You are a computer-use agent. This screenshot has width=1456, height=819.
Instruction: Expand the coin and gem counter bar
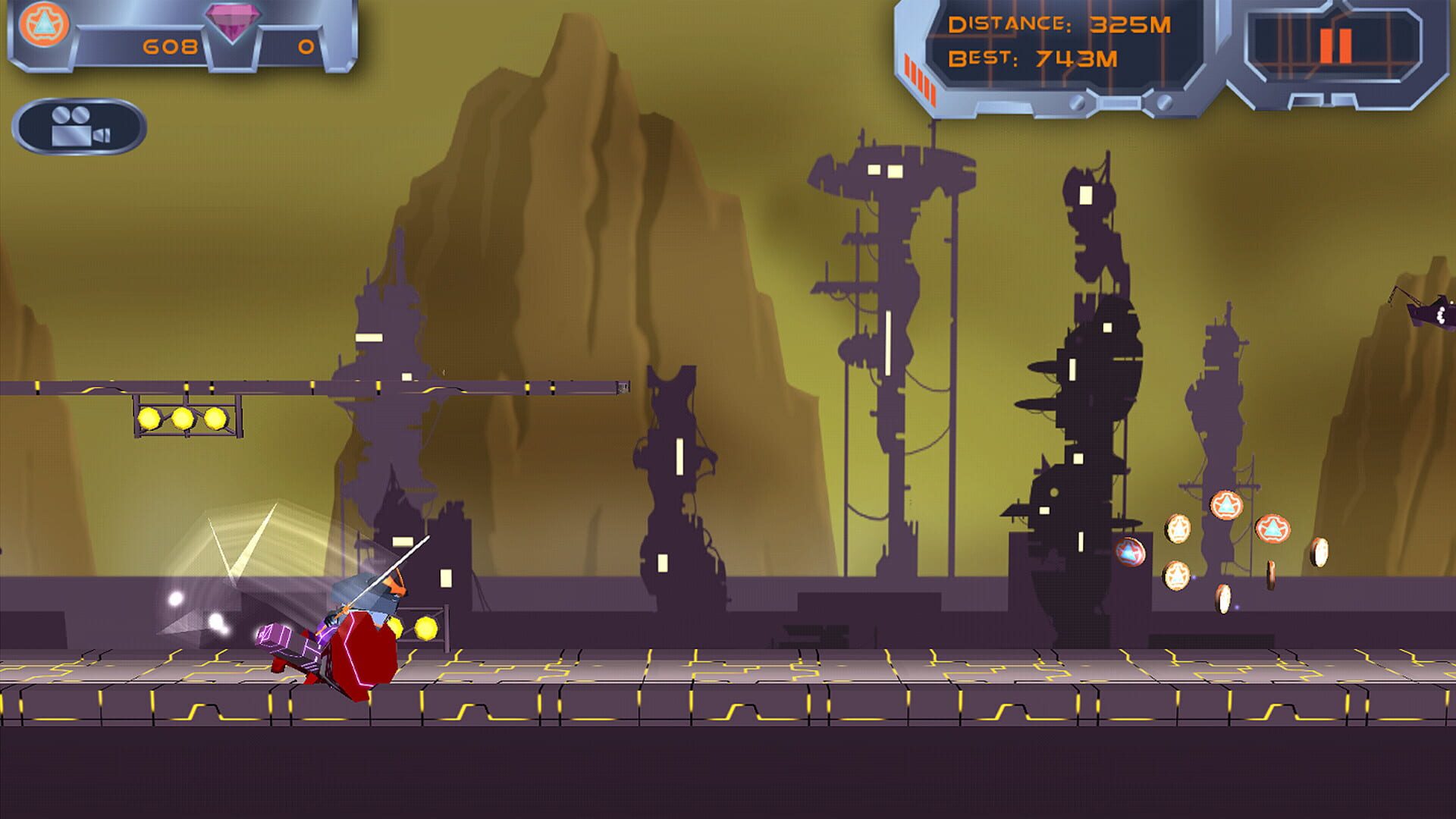pos(178,34)
